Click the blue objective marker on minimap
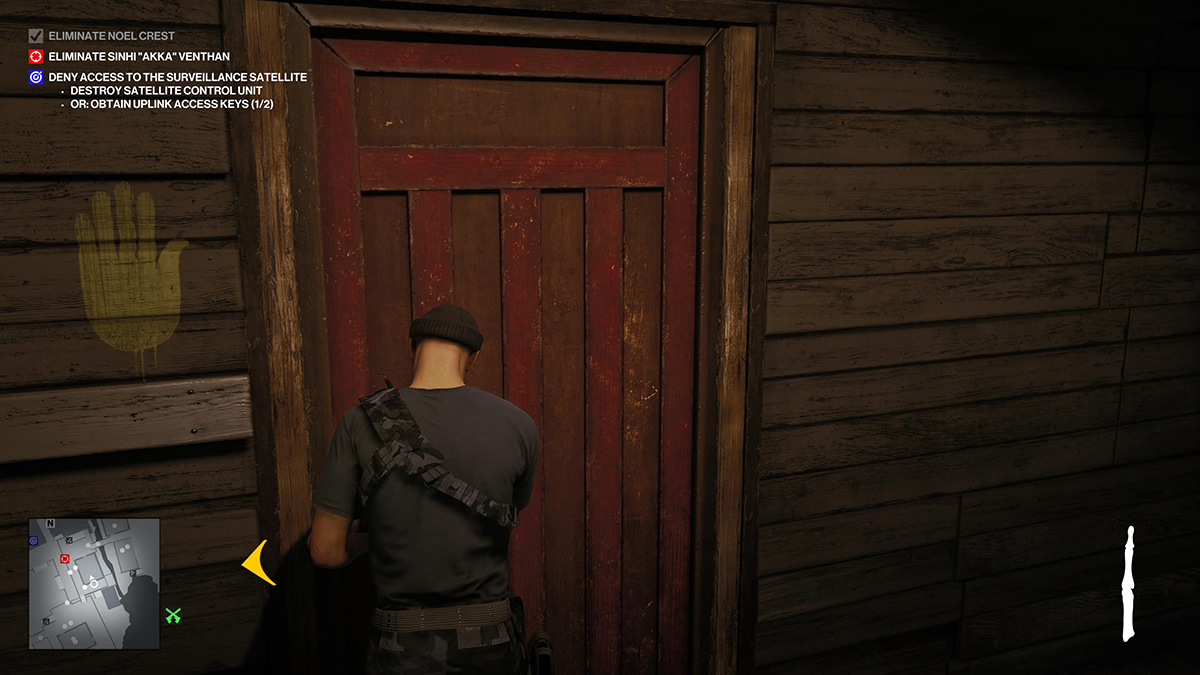The image size is (1200, 675). (34, 540)
